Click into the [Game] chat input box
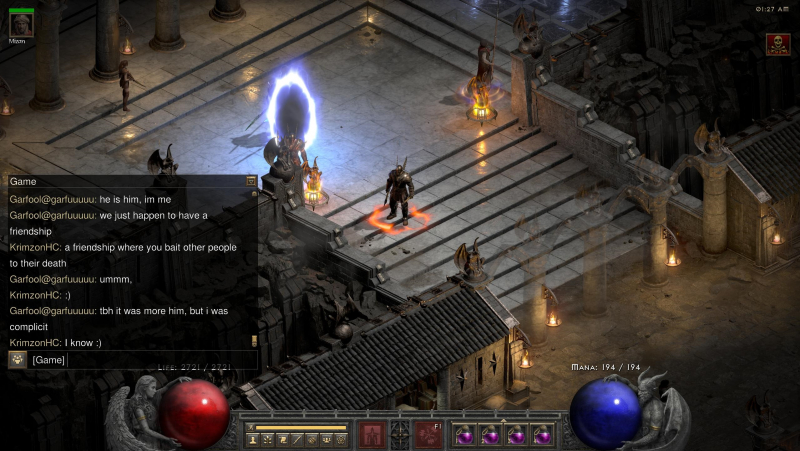Image resolution: width=800 pixels, height=451 pixels. pyautogui.click(x=140, y=360)
